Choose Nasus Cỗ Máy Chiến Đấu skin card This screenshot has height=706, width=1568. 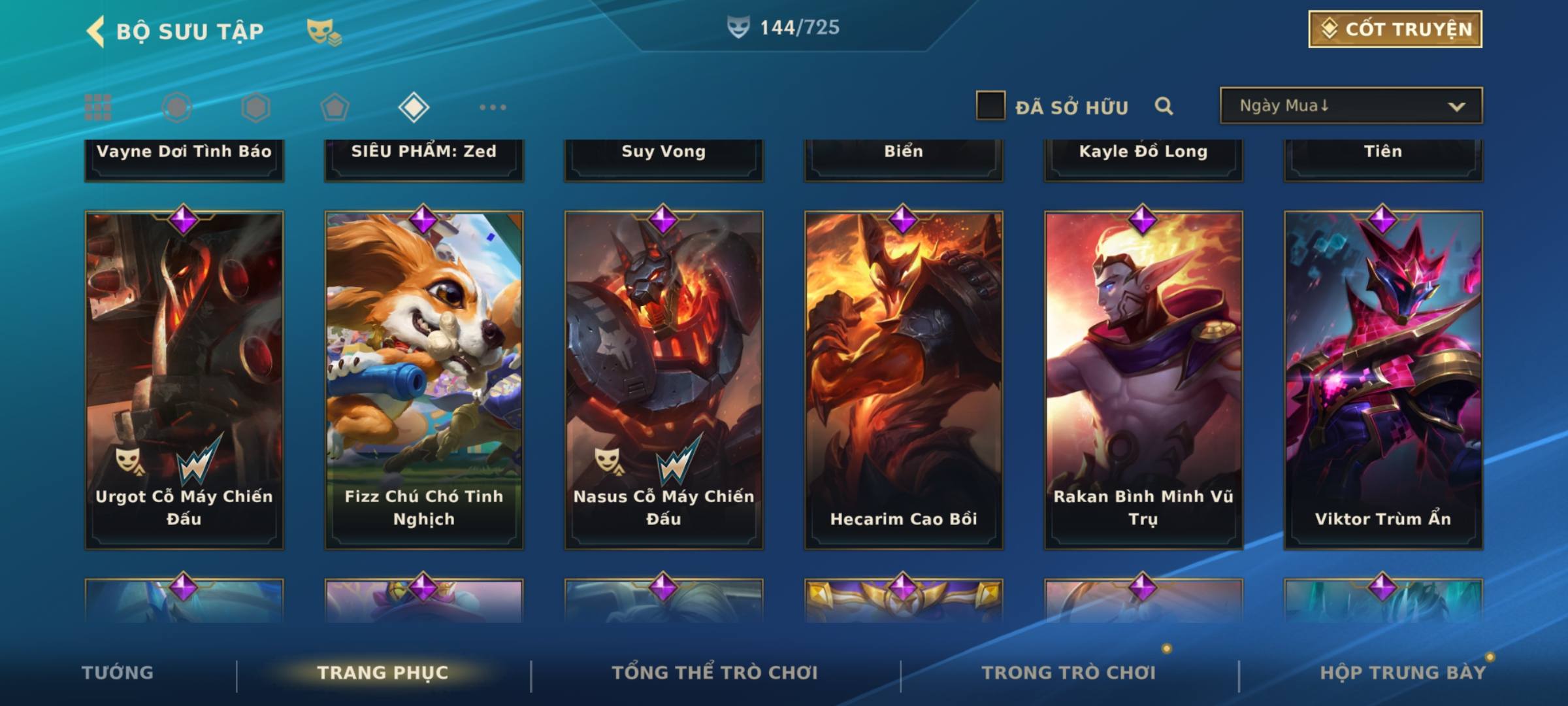pos(664,379)
